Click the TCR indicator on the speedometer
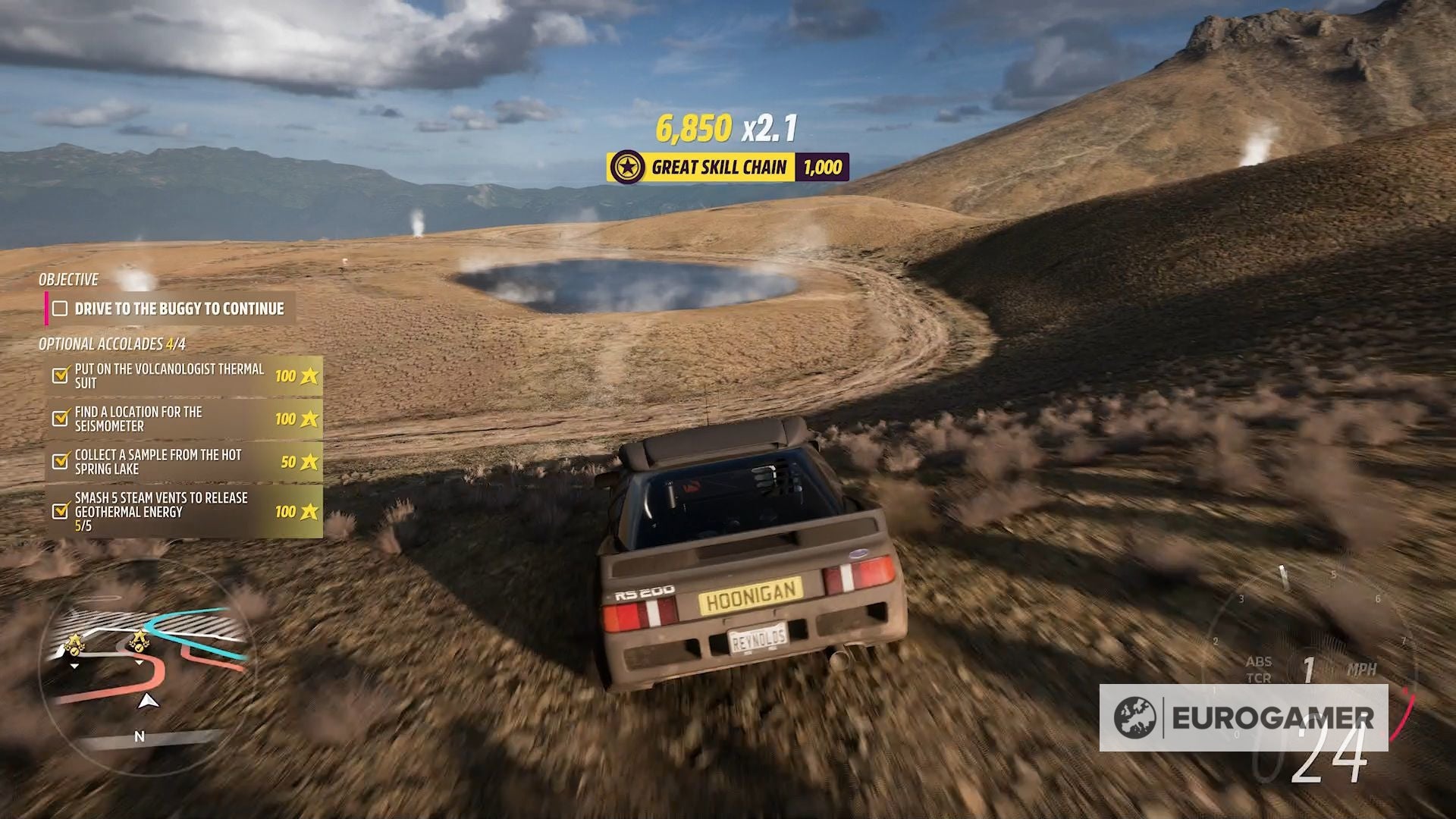 pyautogui.click(x=1260, y=676)
